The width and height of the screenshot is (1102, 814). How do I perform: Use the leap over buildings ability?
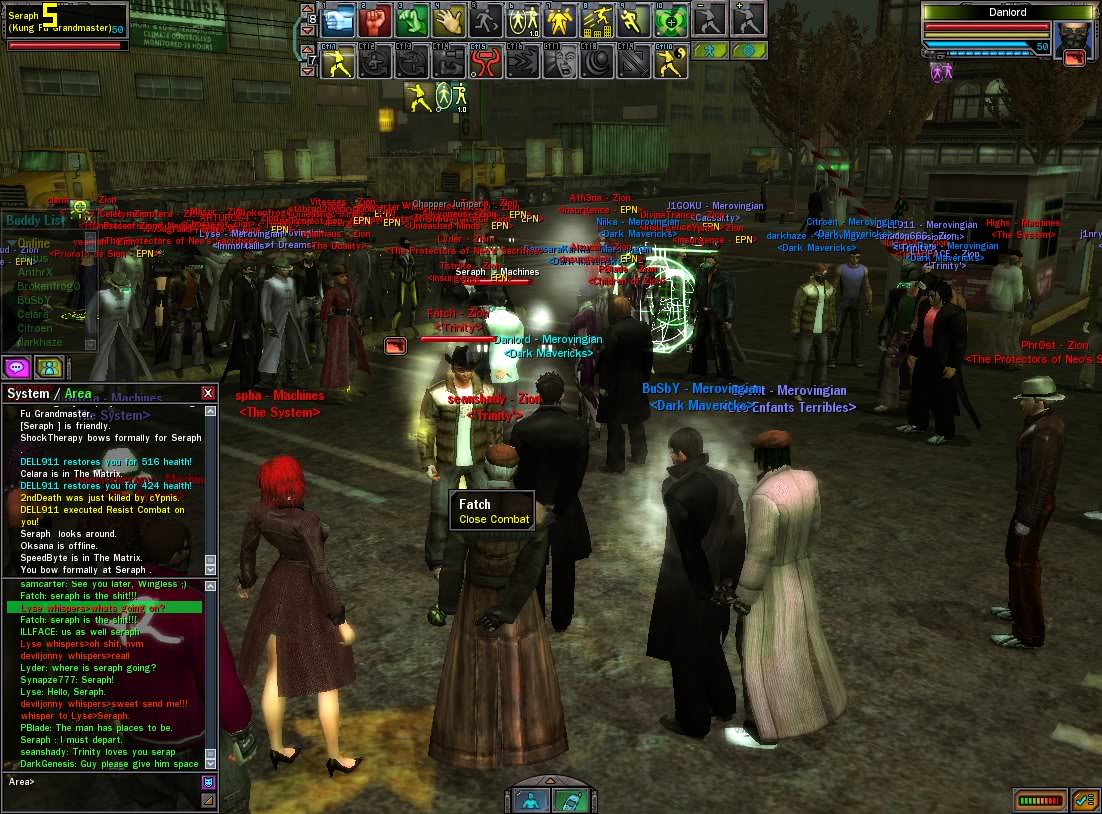click(598, 18)
